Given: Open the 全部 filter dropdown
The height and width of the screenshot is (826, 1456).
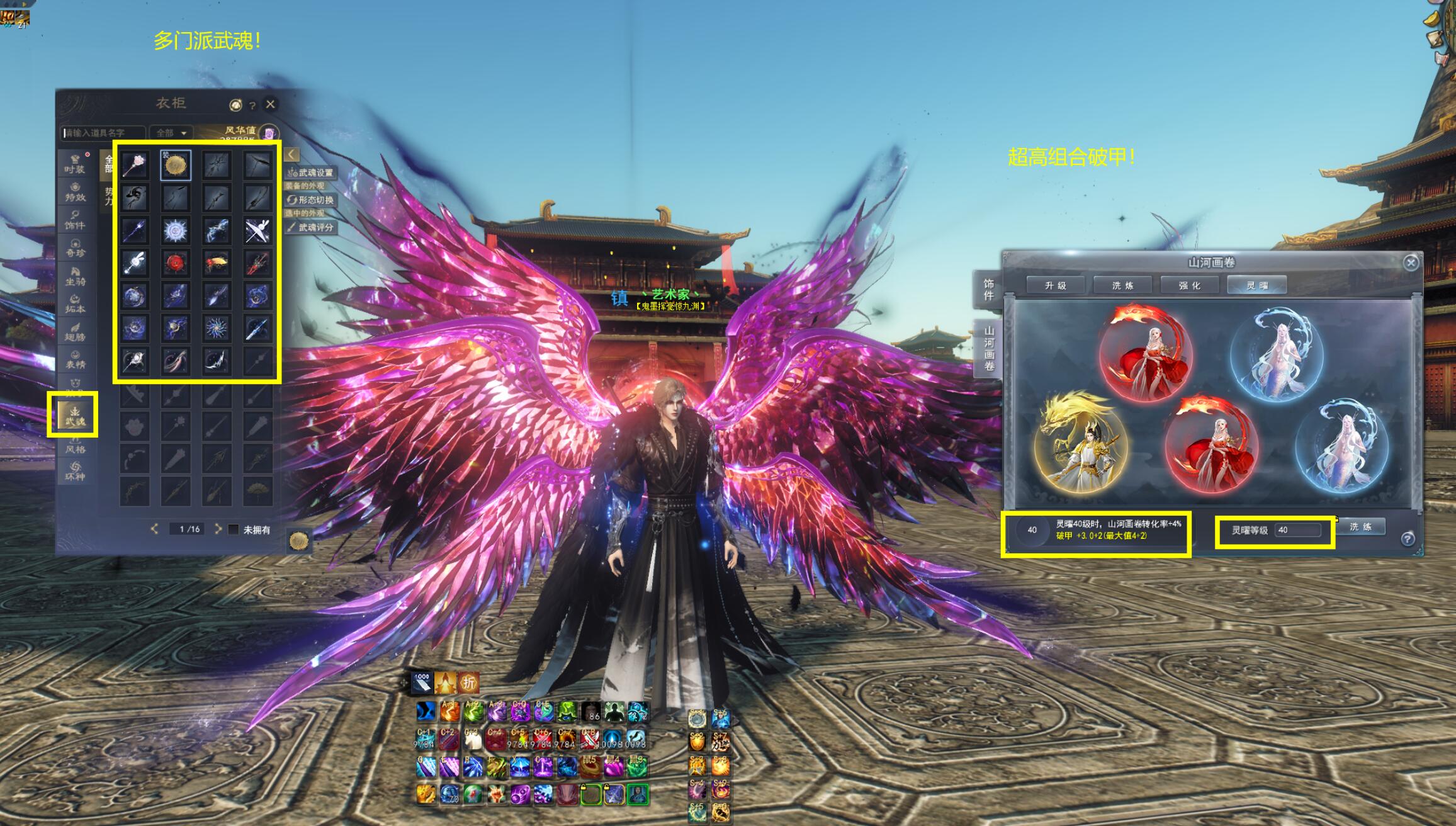Looking at the screenshot, I should tap(171, 133).
